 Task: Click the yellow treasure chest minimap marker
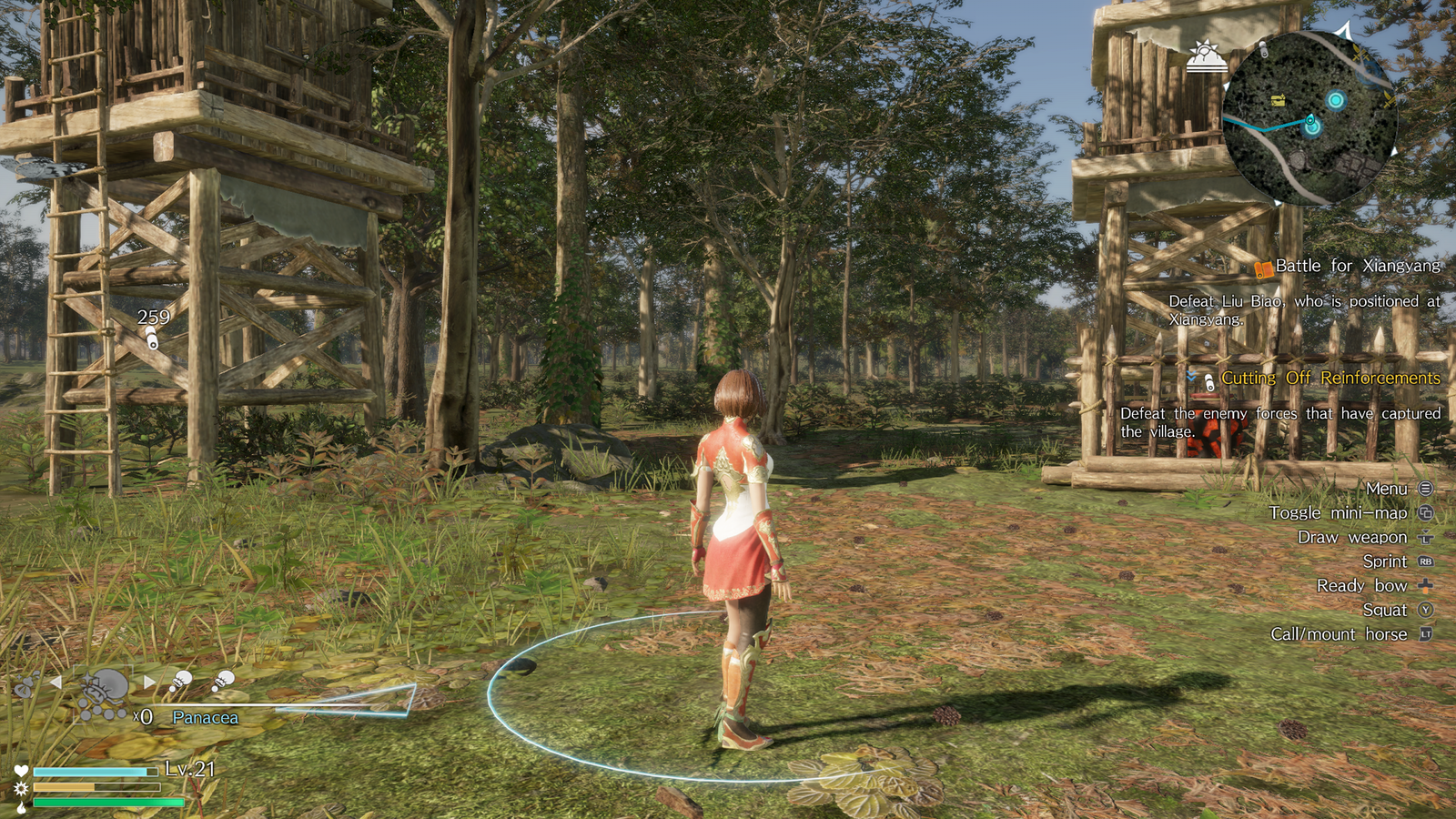pos(1279,100)
